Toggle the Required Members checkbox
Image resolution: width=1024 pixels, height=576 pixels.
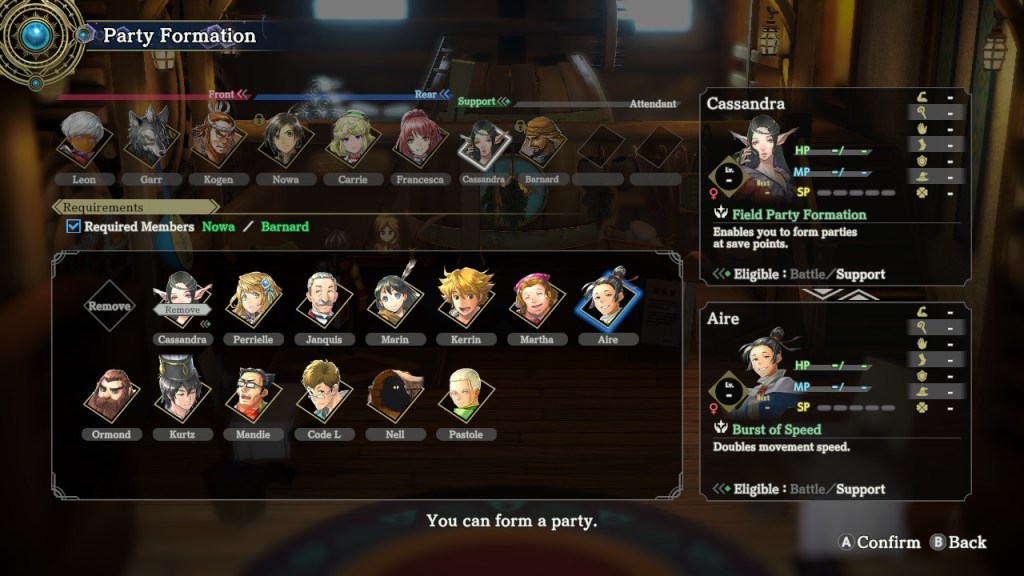pos(73,227)
